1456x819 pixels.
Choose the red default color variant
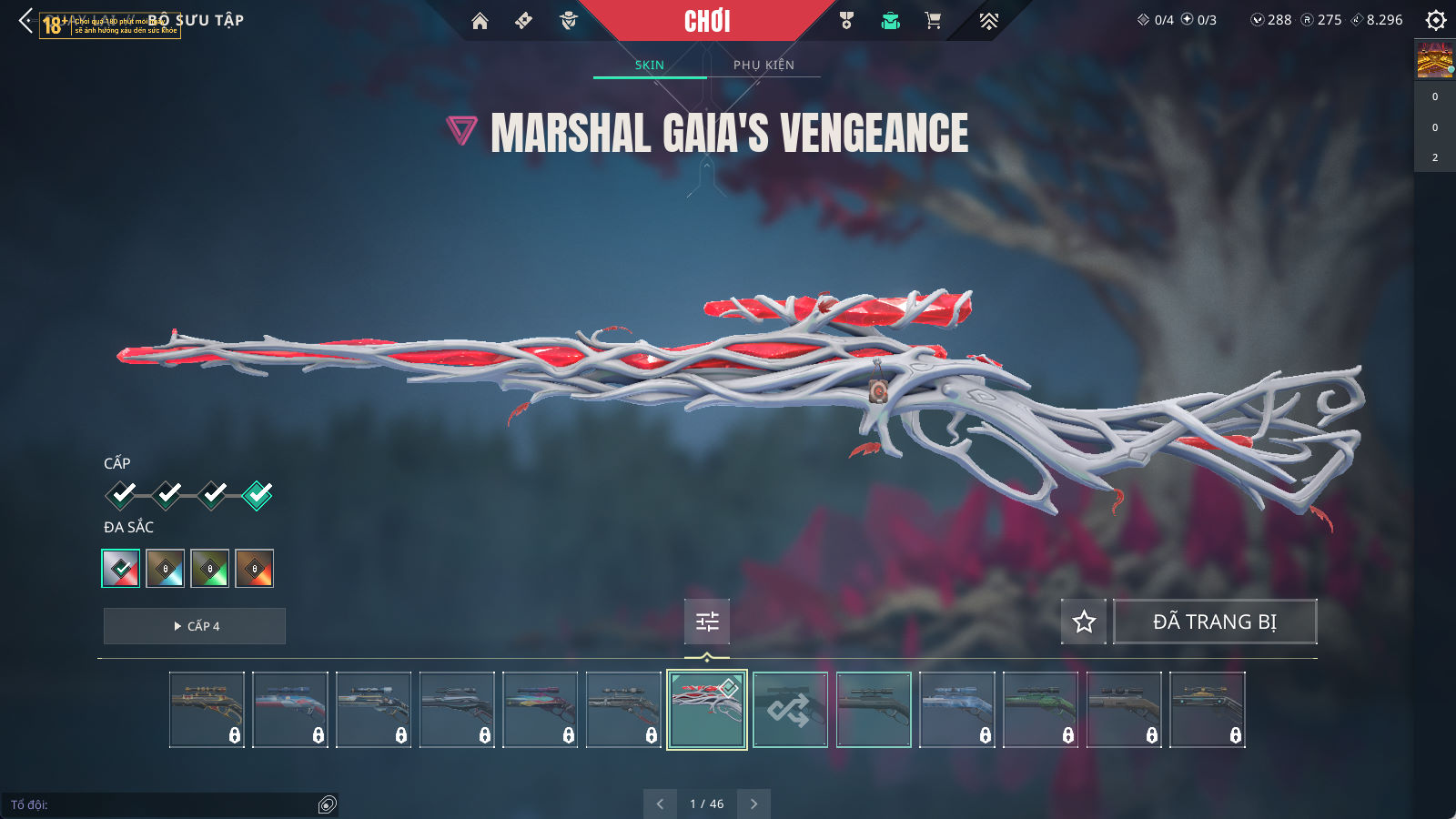click(x=121, y=569)
